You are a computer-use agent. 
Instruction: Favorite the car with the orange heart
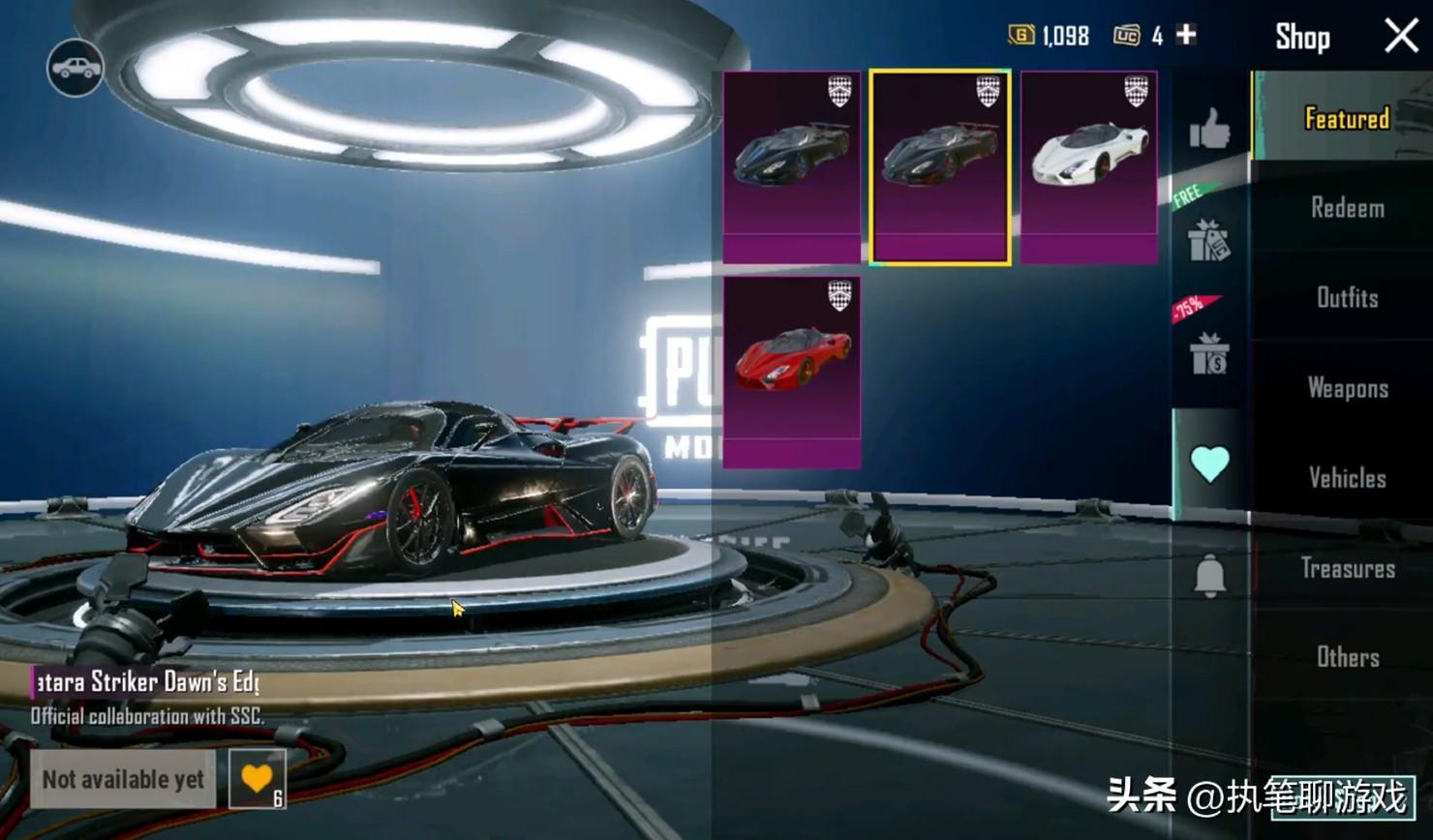tap(257, 779)
